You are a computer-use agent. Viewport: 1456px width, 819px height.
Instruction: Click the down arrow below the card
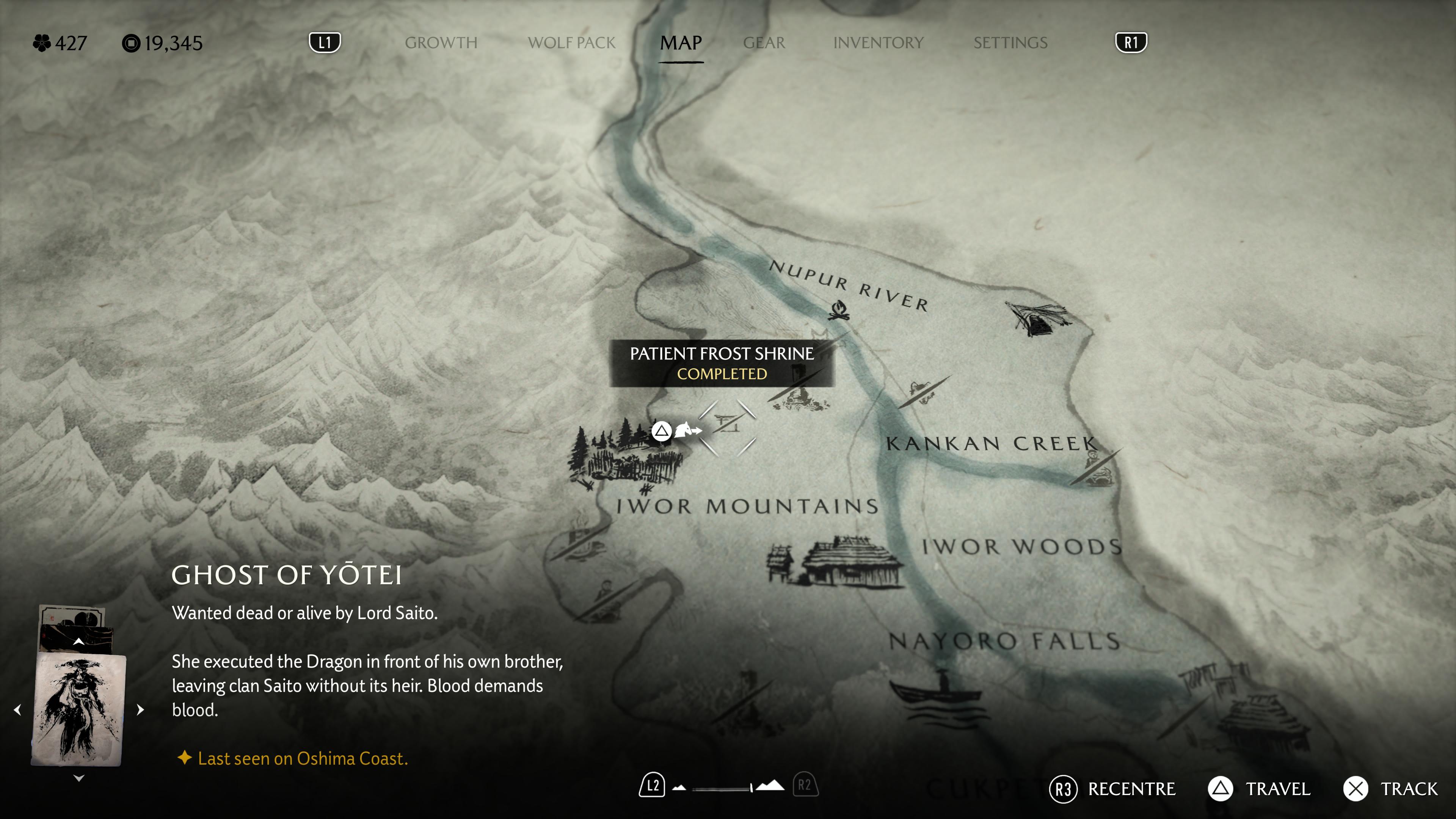click(78, 778)
